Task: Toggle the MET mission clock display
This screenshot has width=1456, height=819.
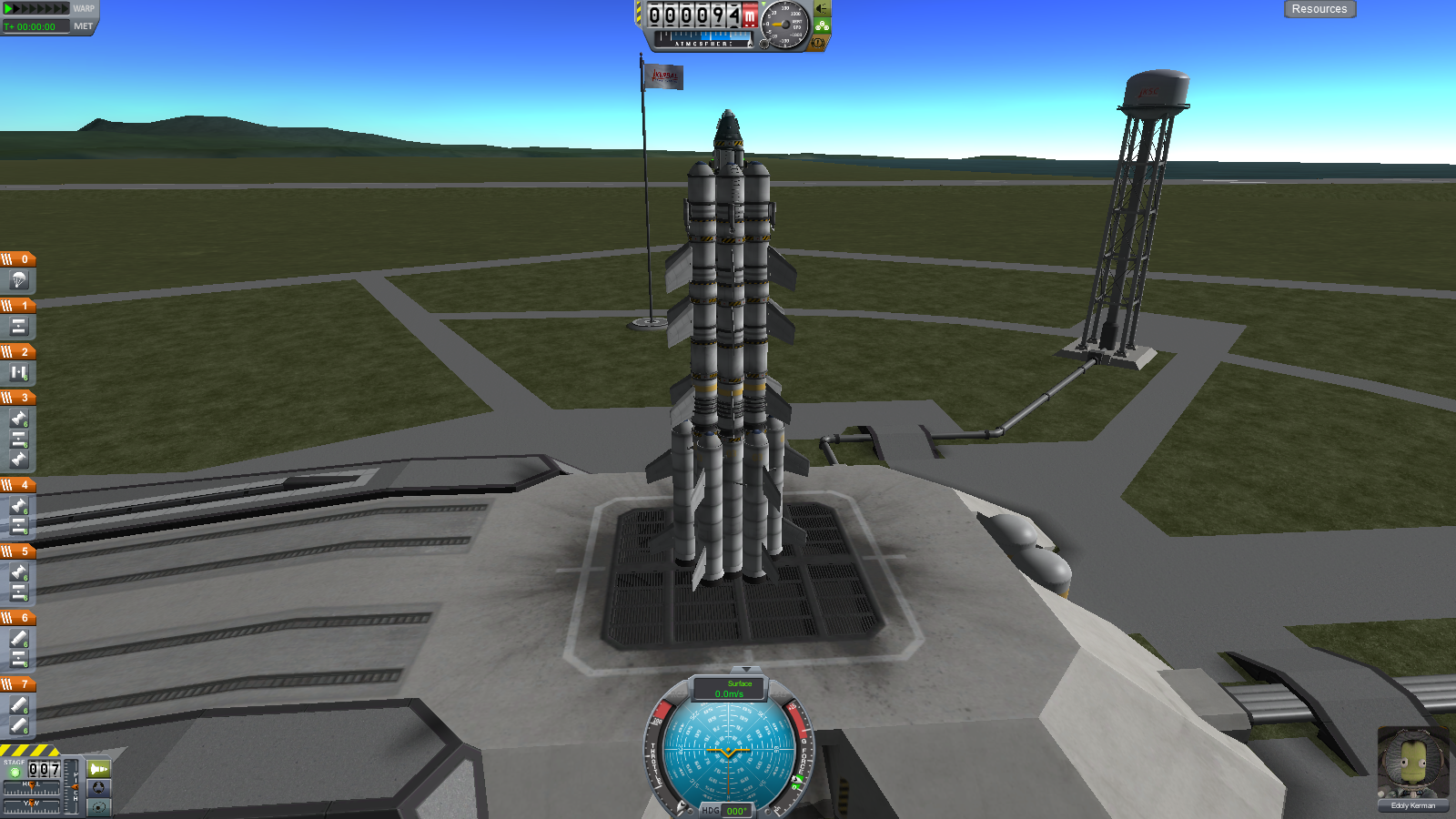Action: tap(83, 26)
